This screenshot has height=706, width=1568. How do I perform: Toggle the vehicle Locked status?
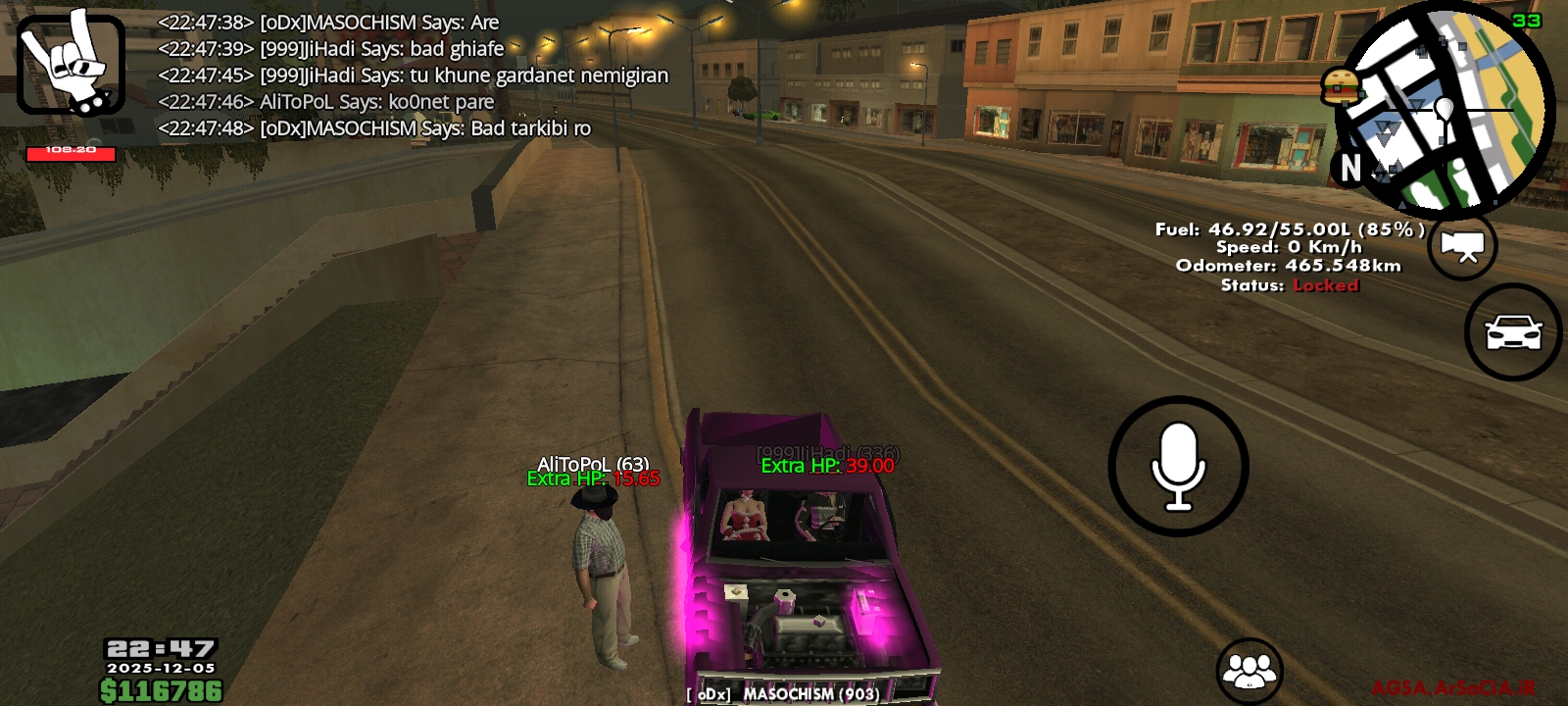[x=1326, y=286]
